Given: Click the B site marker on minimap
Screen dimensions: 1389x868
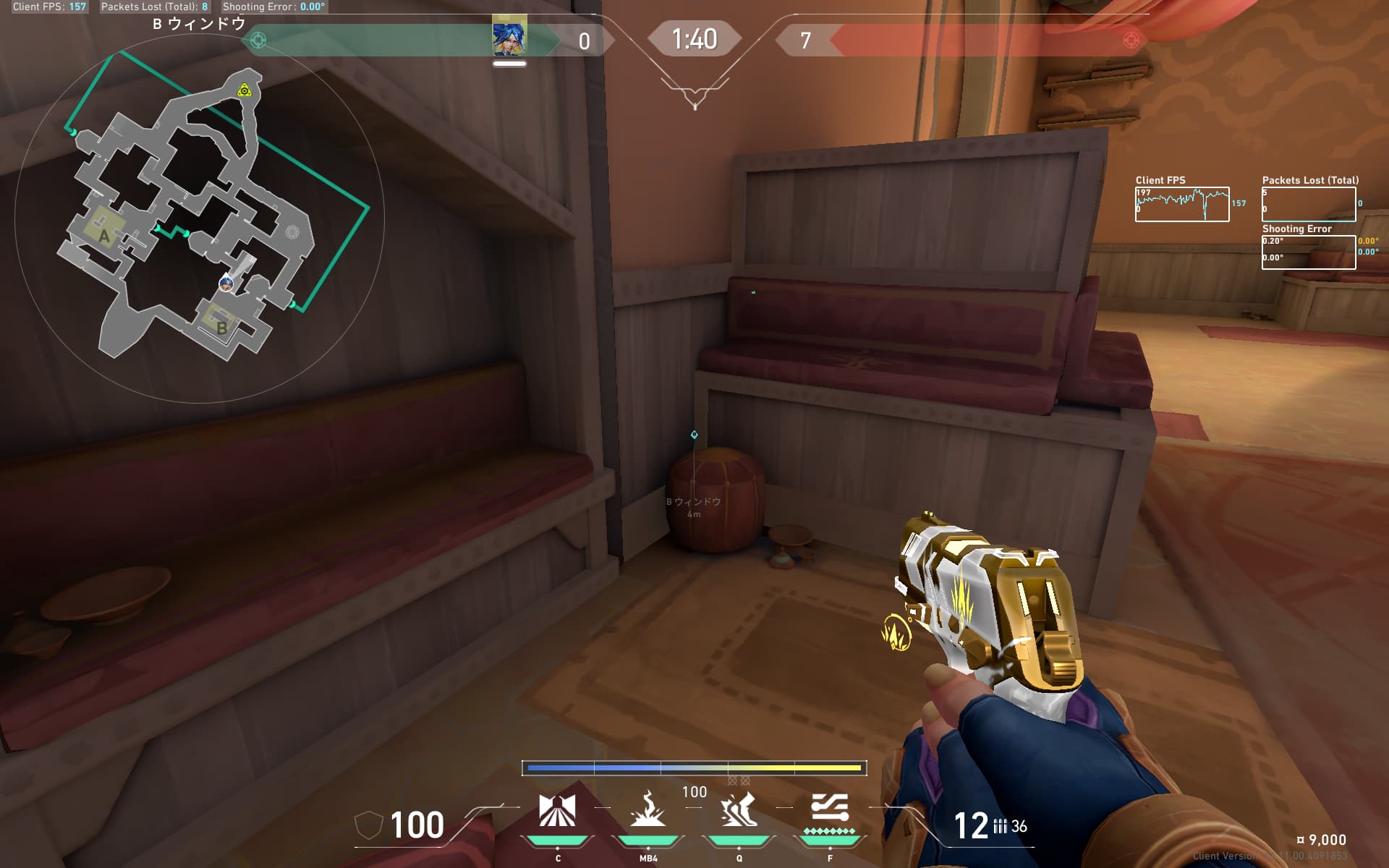Looking at the screenshot, I should [x=221, y=327].
